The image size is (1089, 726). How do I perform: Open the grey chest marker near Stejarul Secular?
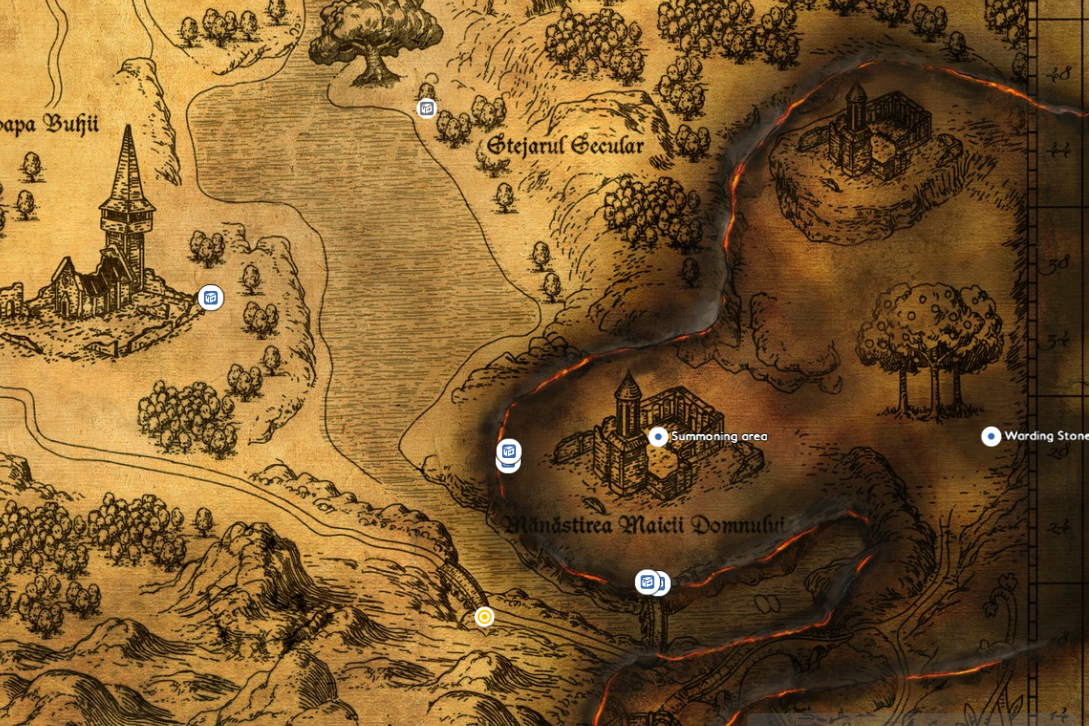pos(427,109)
